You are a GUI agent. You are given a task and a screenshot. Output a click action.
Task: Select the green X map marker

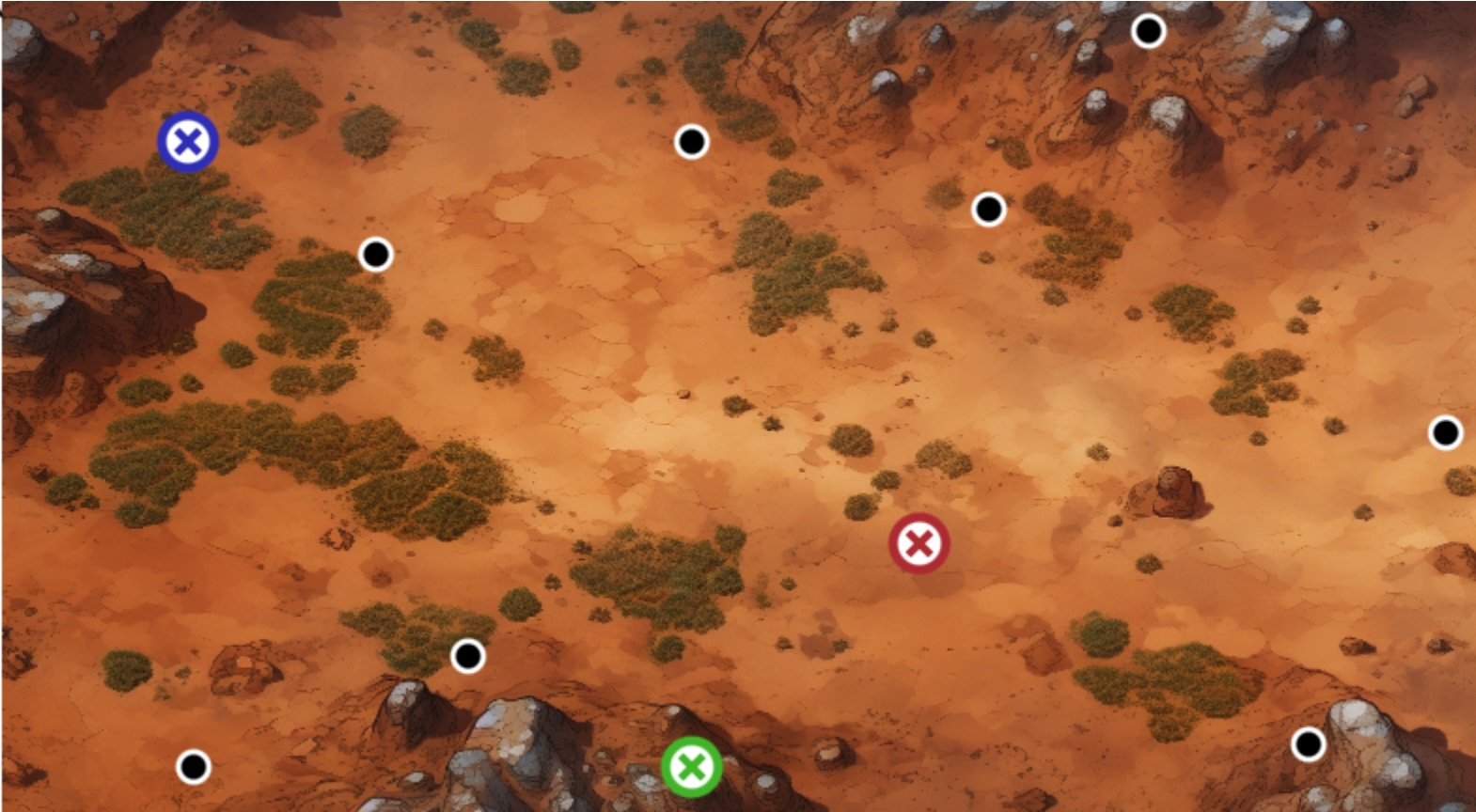tap(692, 767)
